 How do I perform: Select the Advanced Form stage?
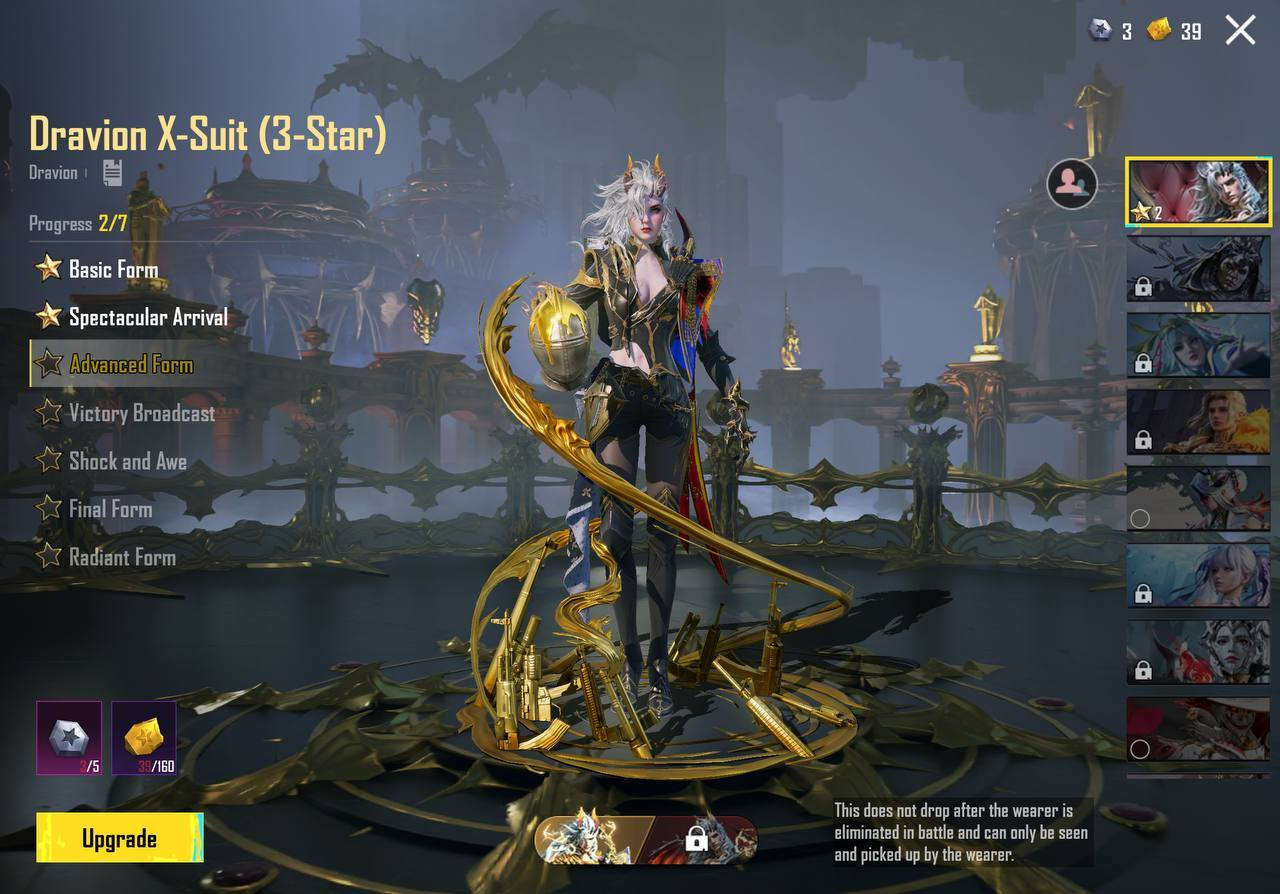pyautogui.click(x=130, y=365)
